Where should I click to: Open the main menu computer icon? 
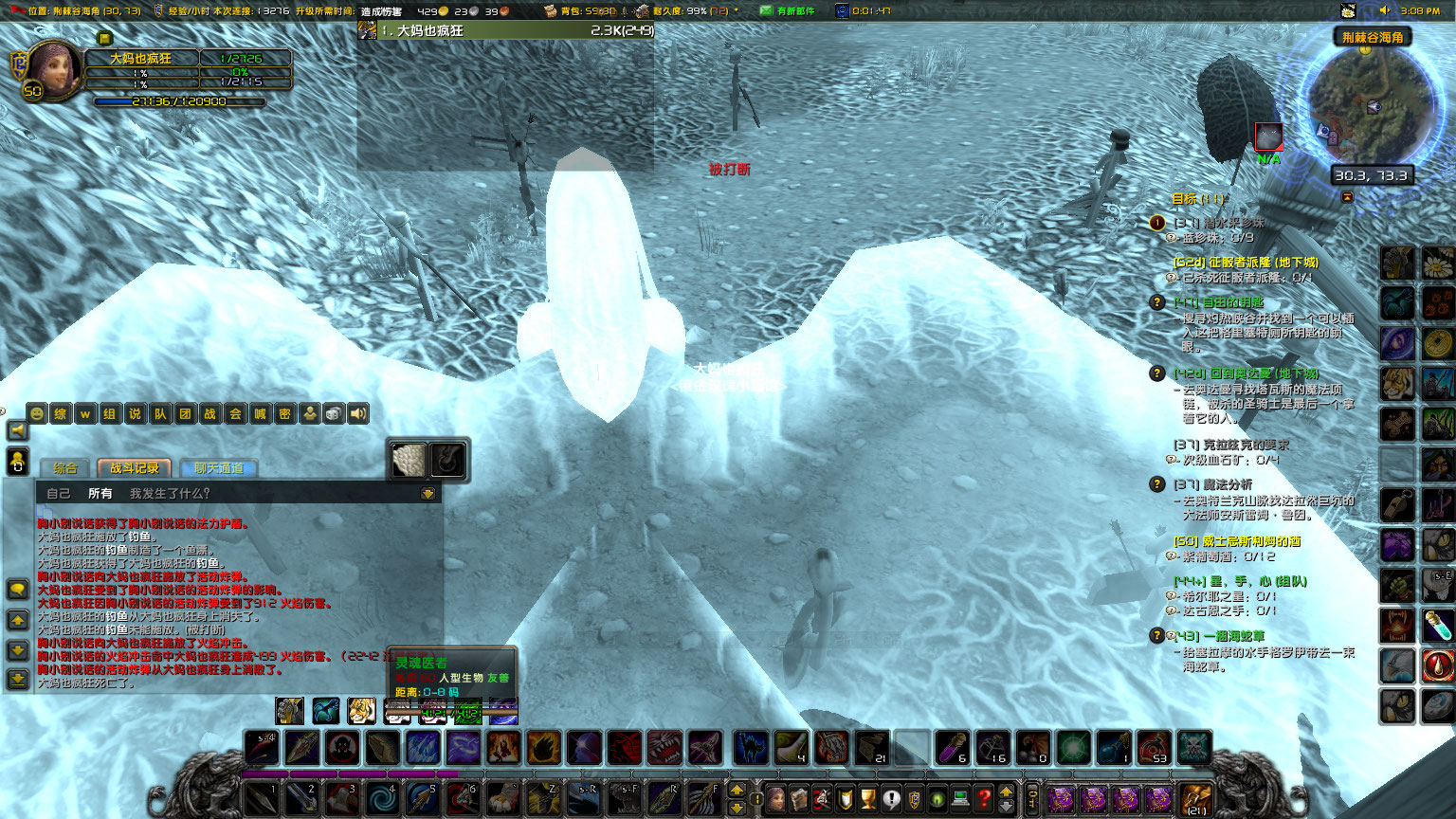click(x=960, y=797)
